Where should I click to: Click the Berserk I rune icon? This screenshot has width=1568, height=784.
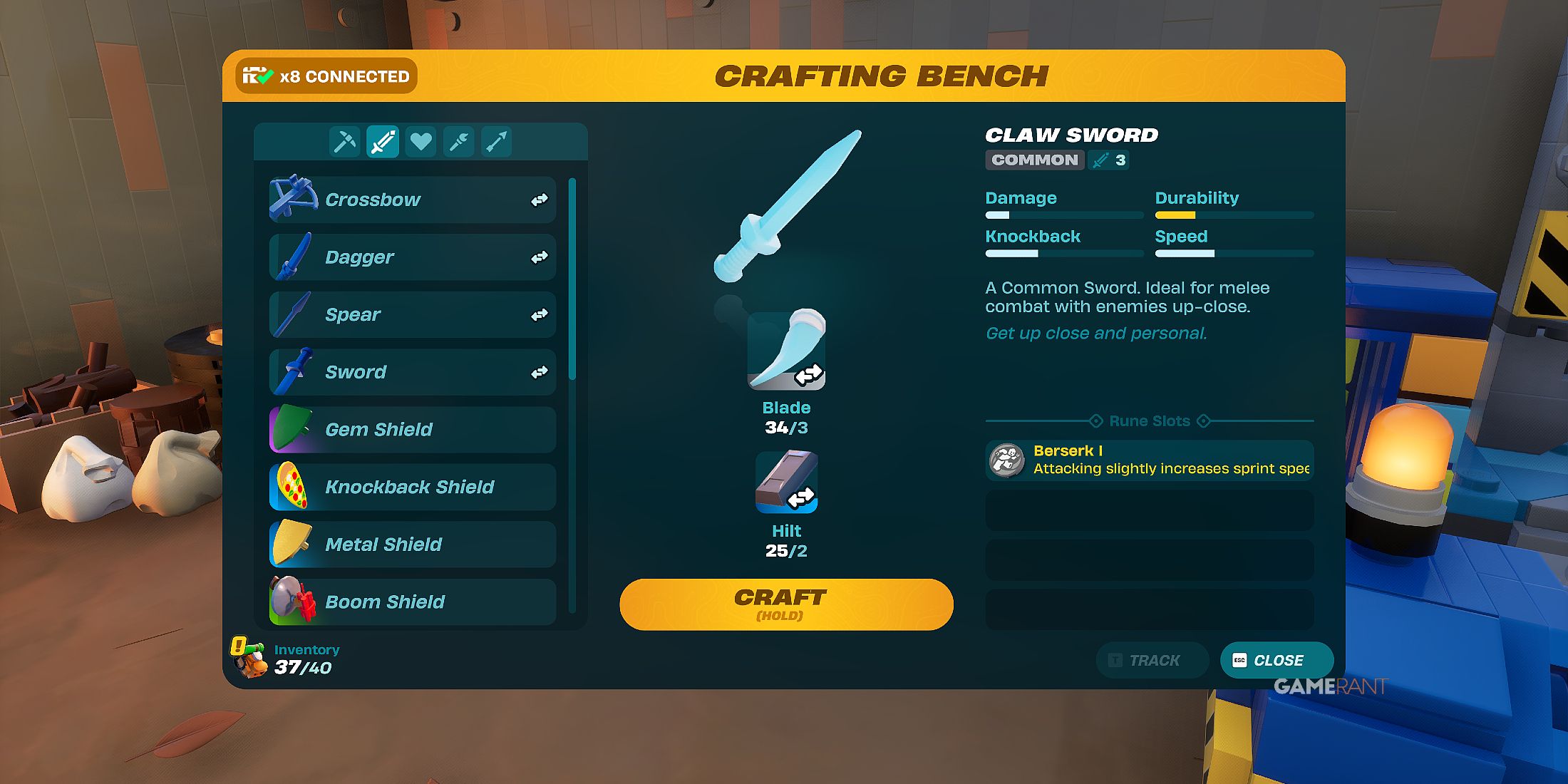[1006, 460]
